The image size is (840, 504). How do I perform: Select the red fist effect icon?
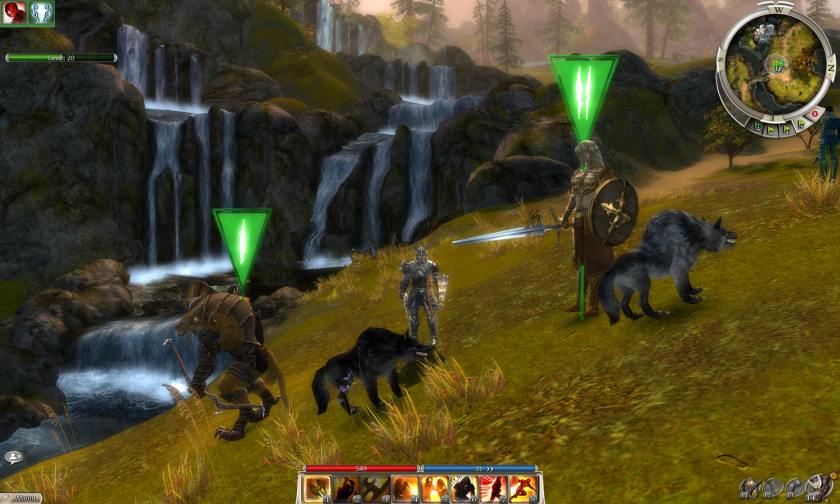click(14, 12)
